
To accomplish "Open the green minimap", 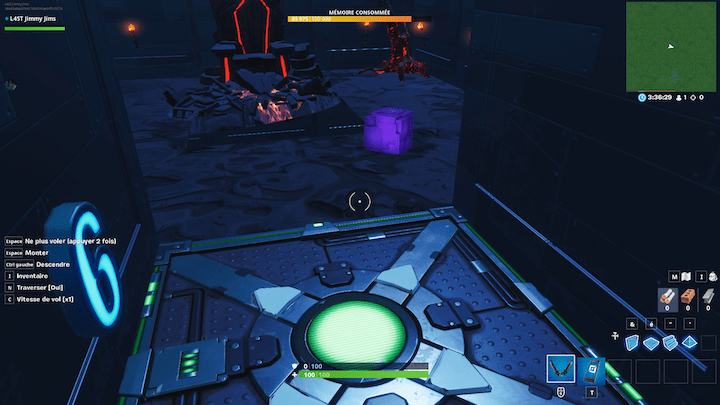I will click(x=670, y=47).
